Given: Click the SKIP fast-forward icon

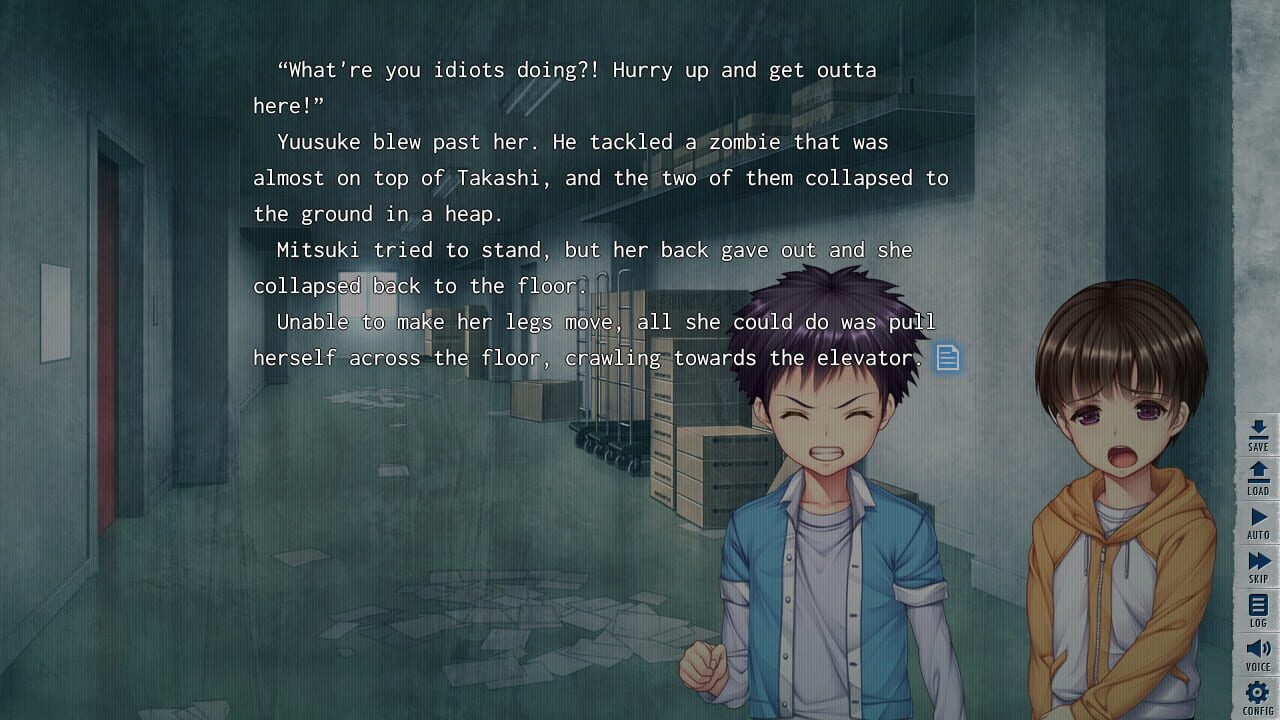Looking at the screenshot, I should (1257, 561).
